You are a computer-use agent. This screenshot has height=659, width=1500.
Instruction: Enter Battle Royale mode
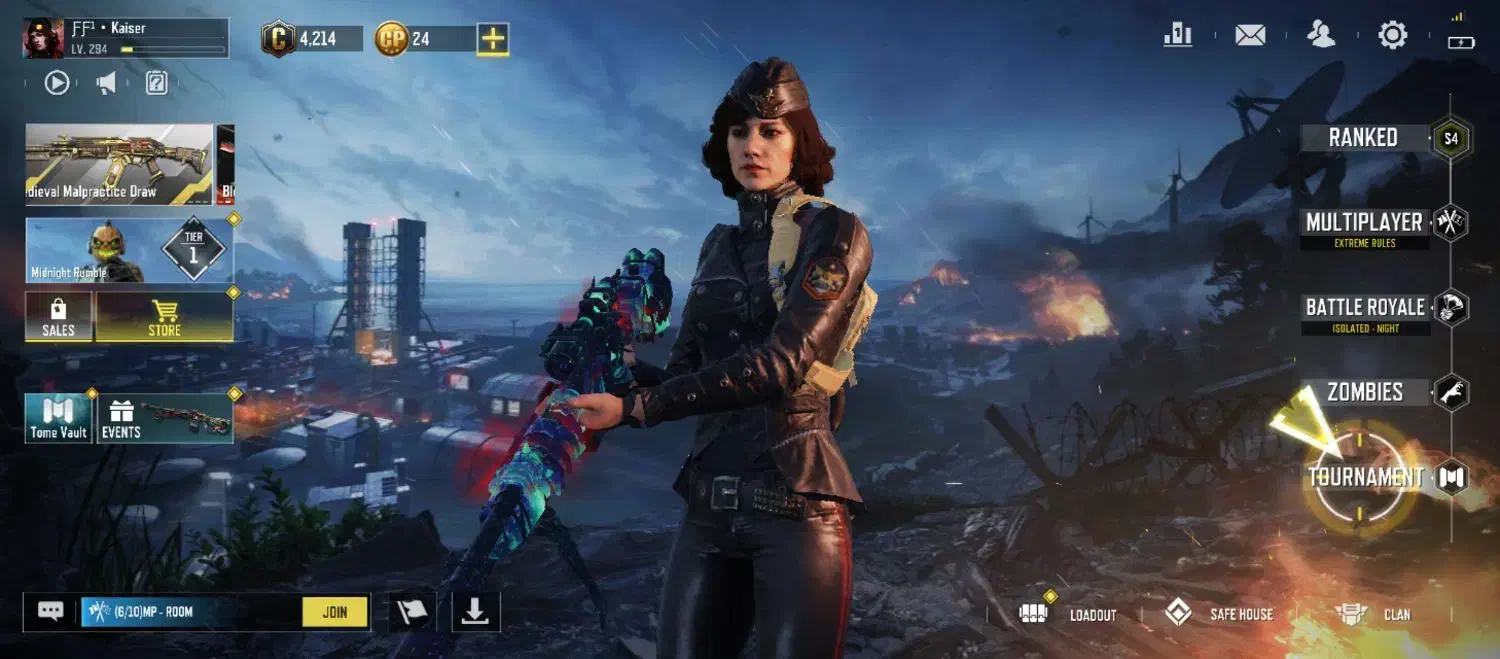(x=1364, y=308)
